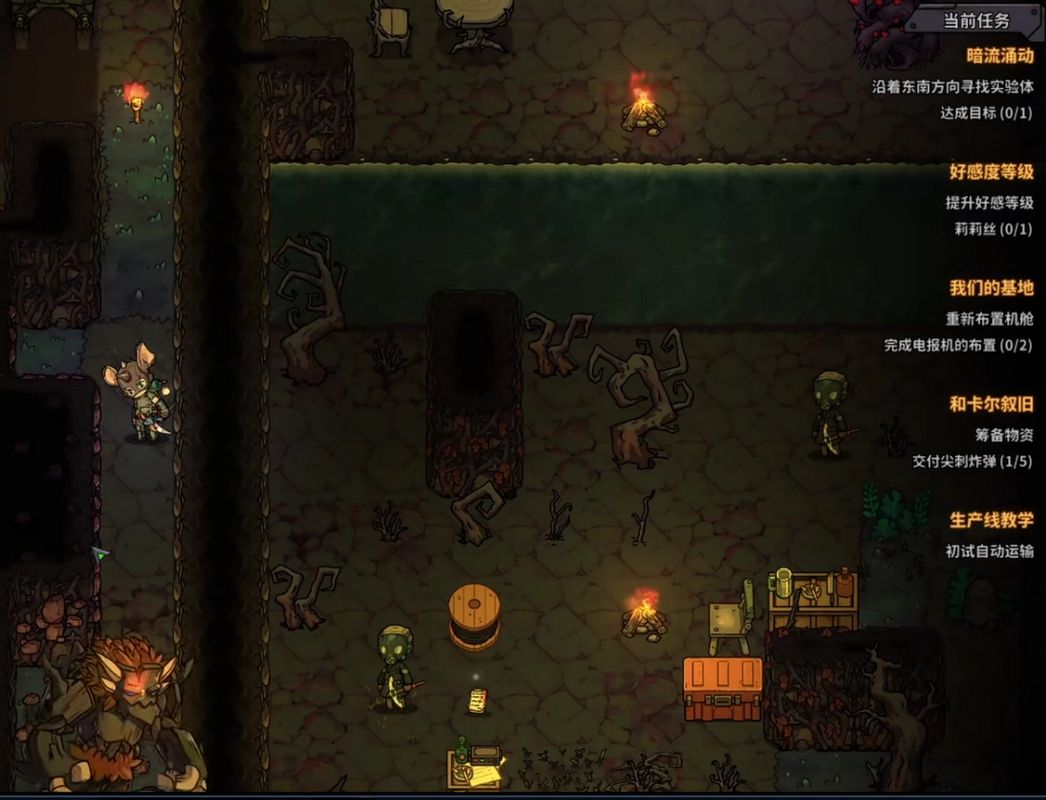Show the 生产线教学 tutorial quest
This screenshot has width=1046, height=800.
click(990, 520)
